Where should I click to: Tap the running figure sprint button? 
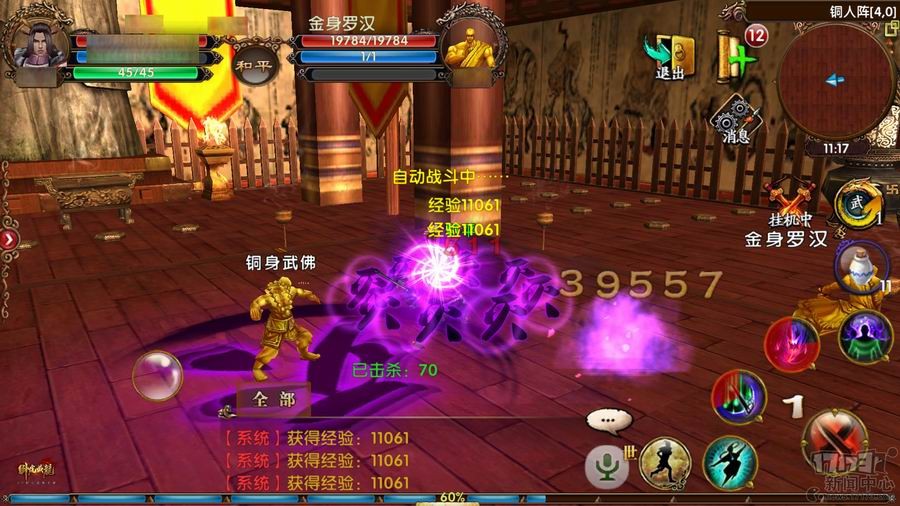[664, 463]
